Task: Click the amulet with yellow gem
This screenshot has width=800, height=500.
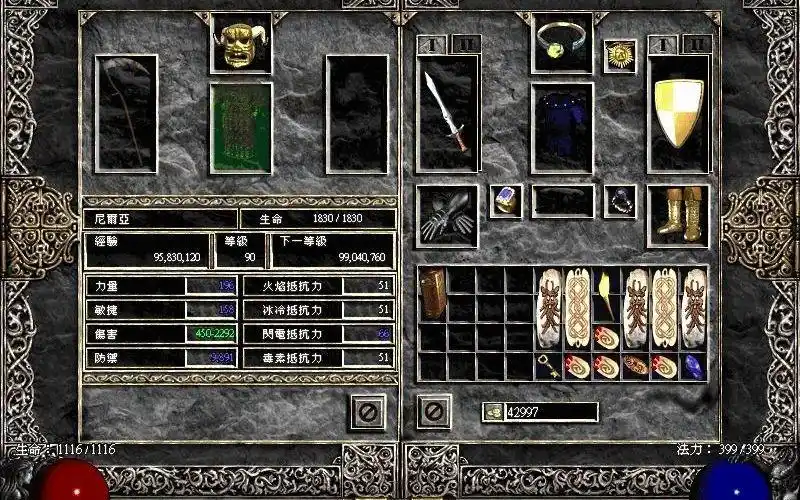Action: [561, 43]
